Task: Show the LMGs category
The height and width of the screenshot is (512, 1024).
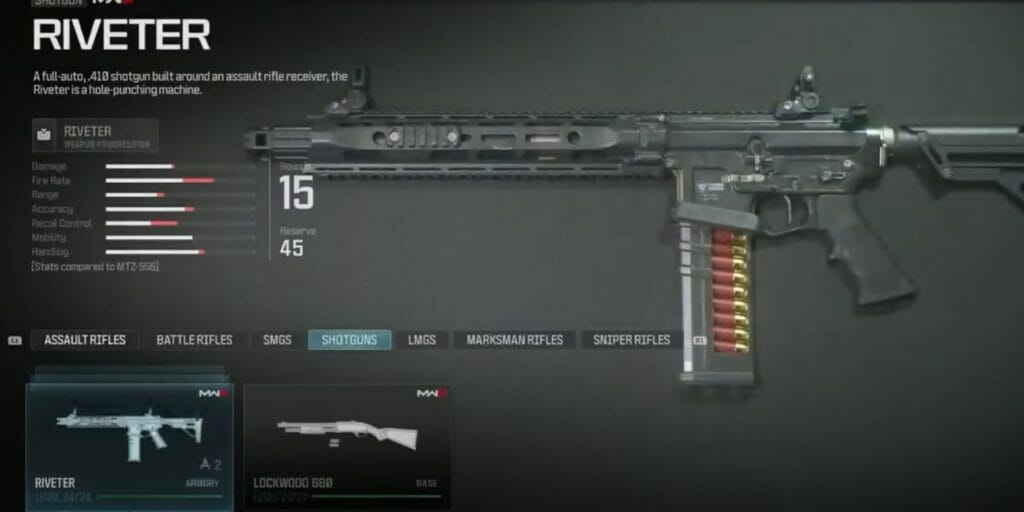Action: 421,340
